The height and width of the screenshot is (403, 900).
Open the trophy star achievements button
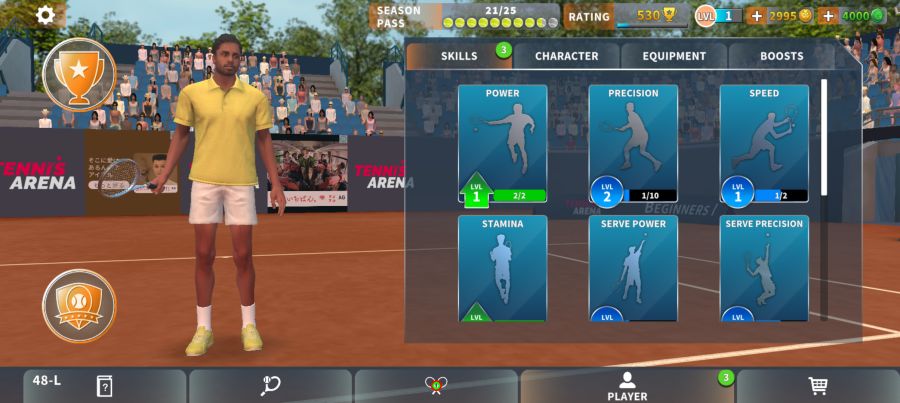pos(79,73)
